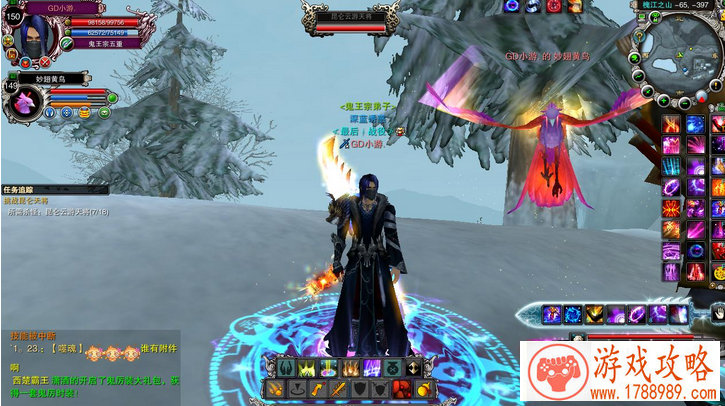Click the golden up-down arrows icon

[413, 368]
